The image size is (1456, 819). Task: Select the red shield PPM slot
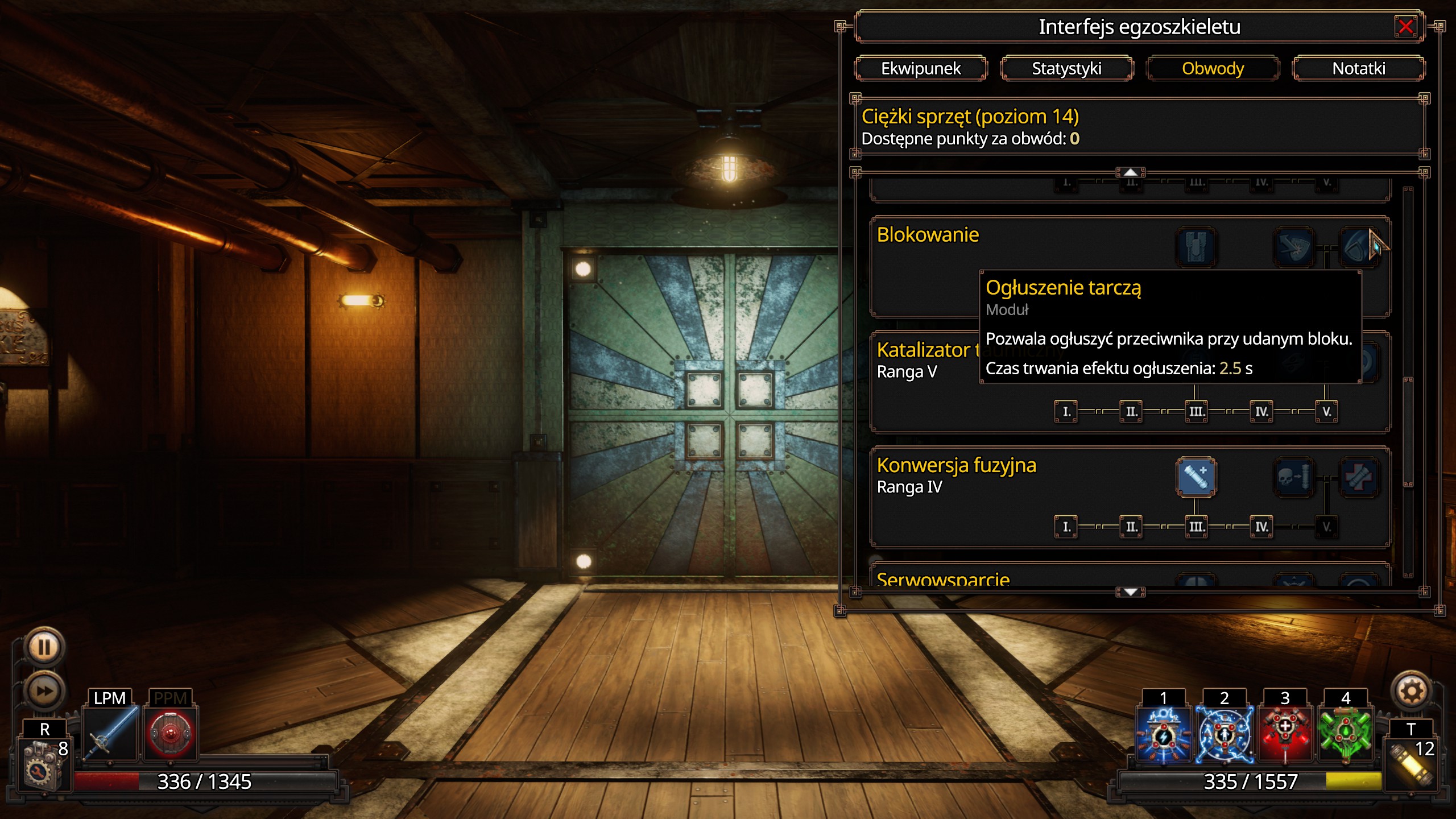tap(171, 733)
